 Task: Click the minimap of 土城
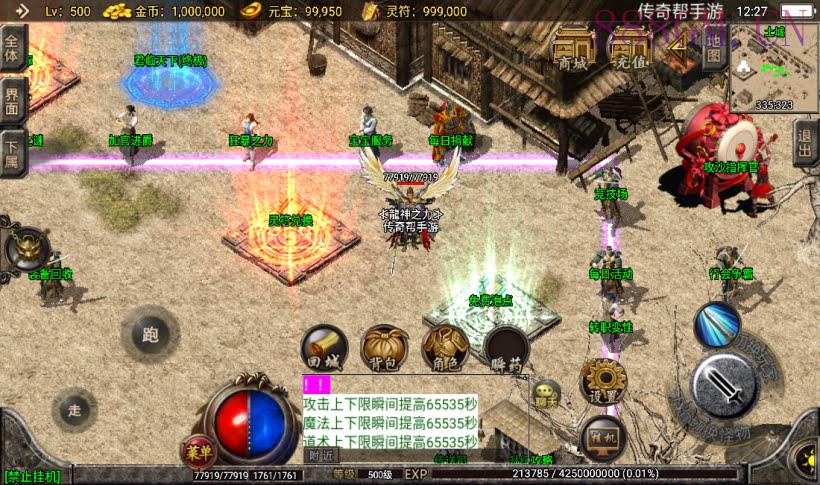click(x=774, y=66)
